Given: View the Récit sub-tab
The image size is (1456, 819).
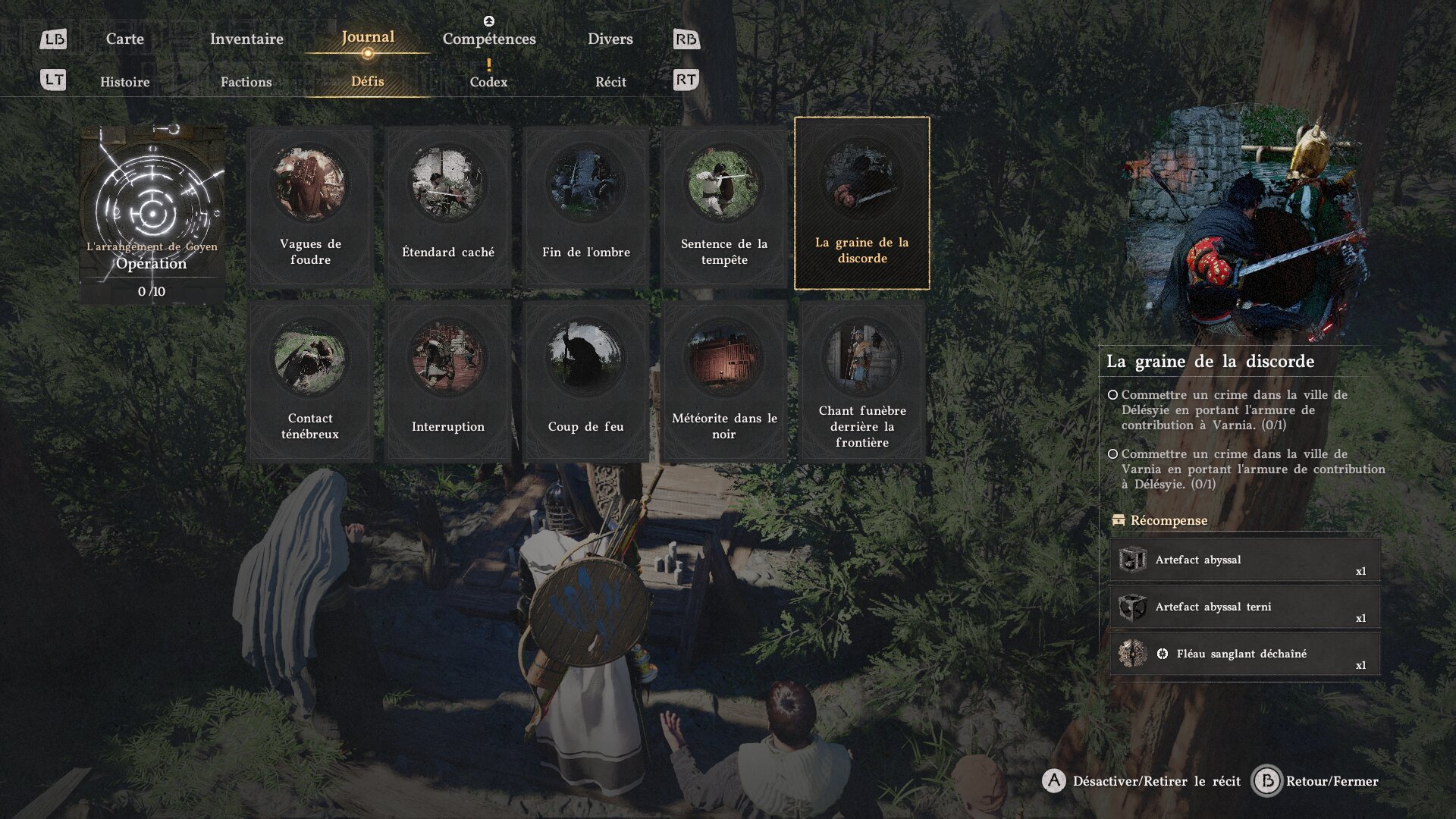Looking at the screenshot, I should [610, 82].
